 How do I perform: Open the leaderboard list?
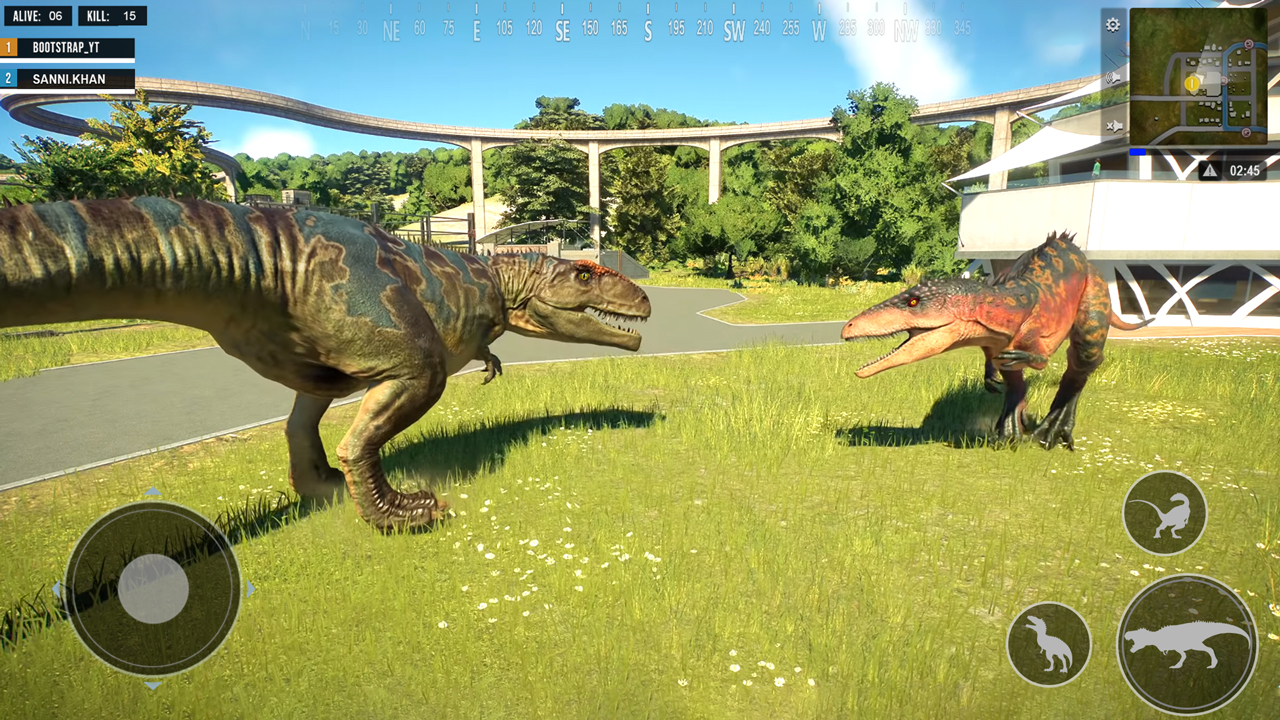[x=67, y=62]
